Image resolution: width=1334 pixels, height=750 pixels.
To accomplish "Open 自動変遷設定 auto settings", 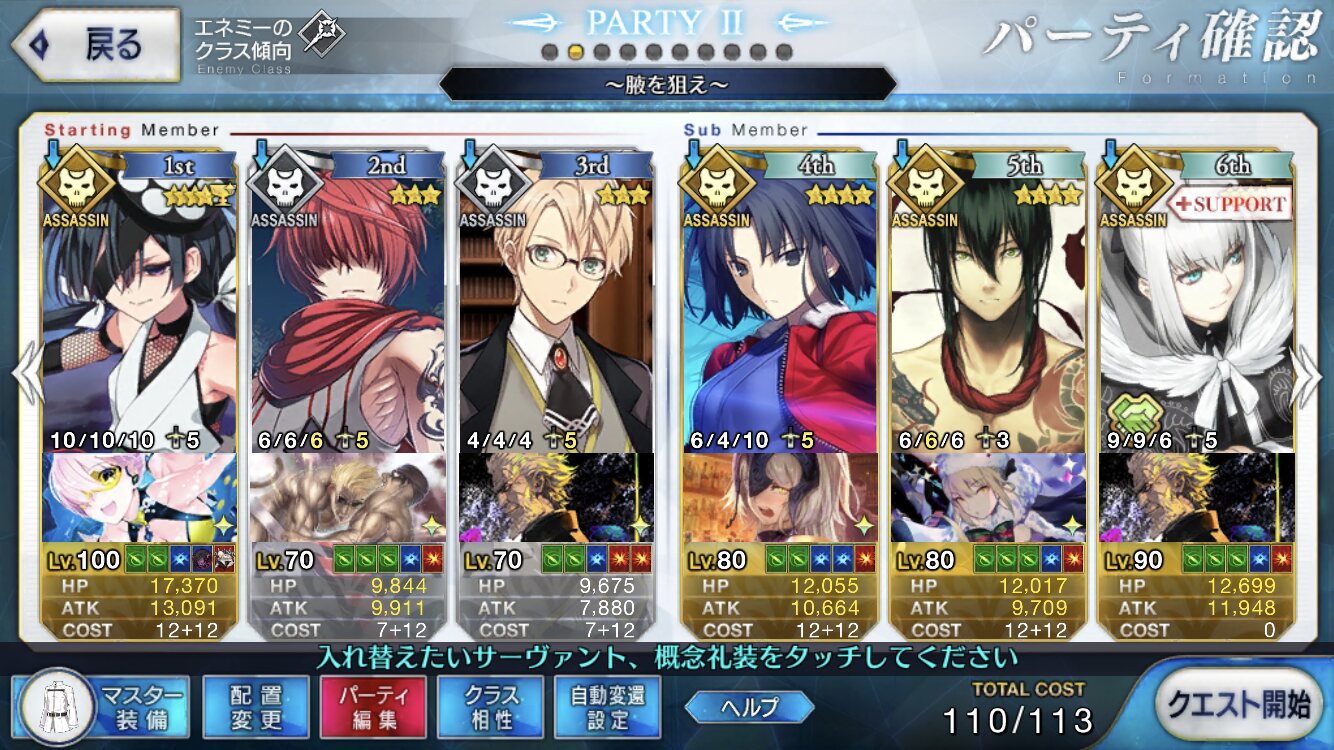I will coord(607,706).
